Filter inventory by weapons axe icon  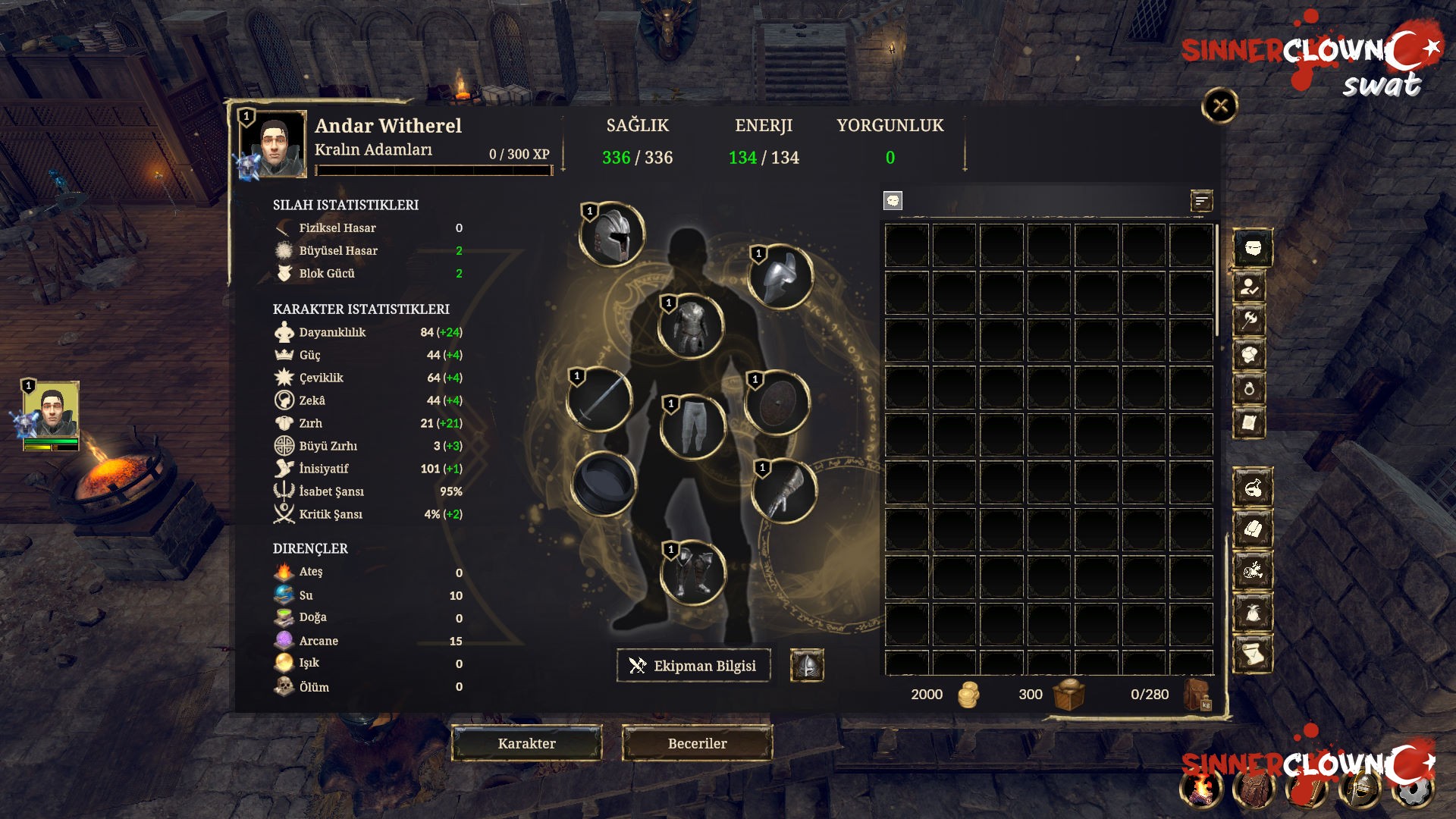[x=1250, y=320]
